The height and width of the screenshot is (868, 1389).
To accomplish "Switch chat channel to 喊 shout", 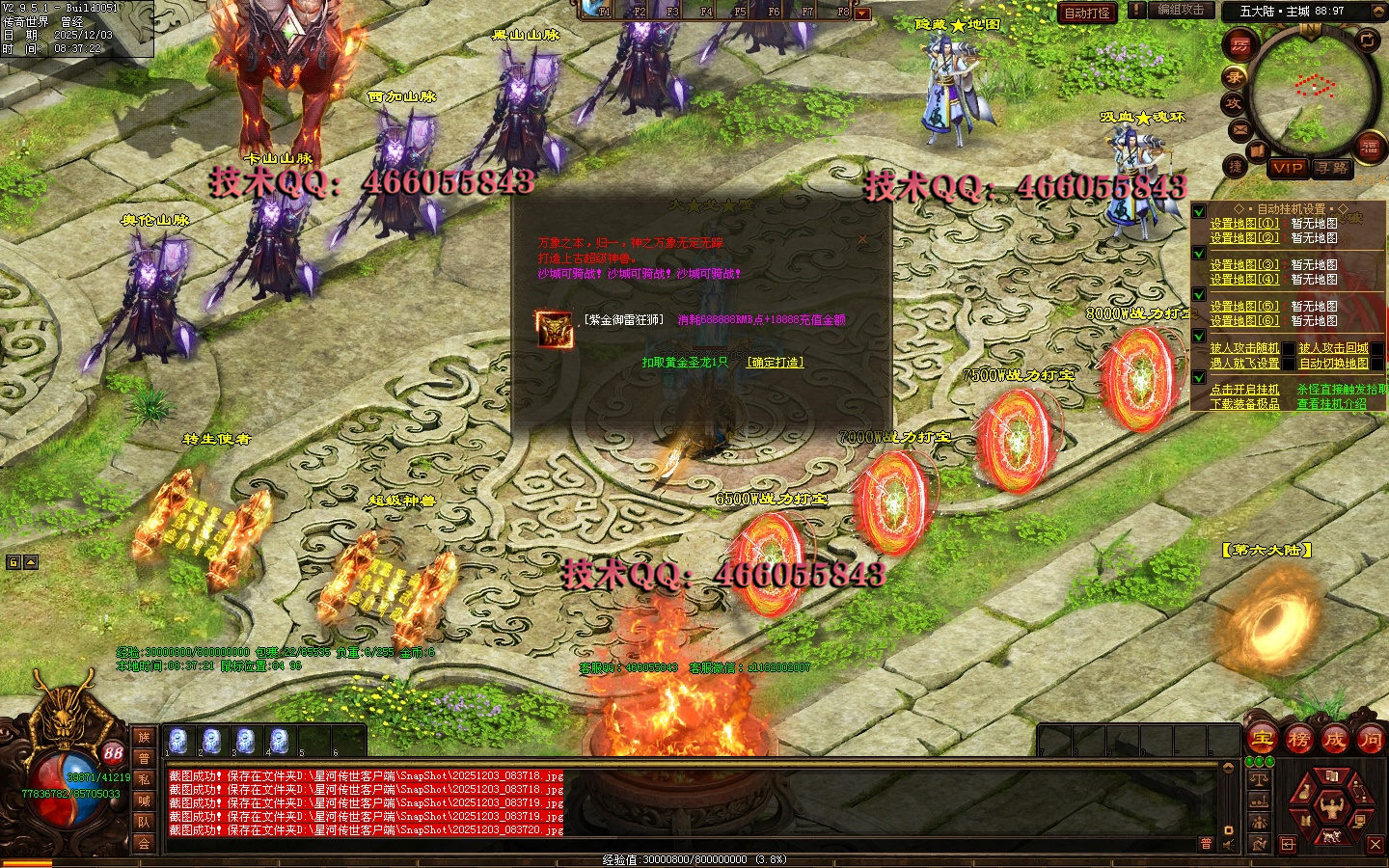I will [144, 800].
